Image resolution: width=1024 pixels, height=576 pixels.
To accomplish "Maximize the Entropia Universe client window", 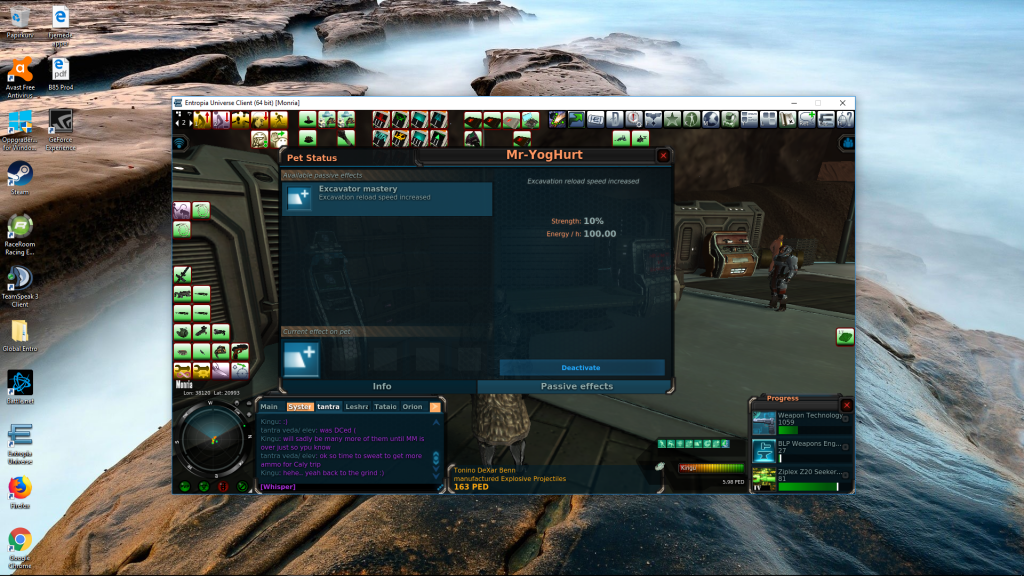I will click(818, 102).
